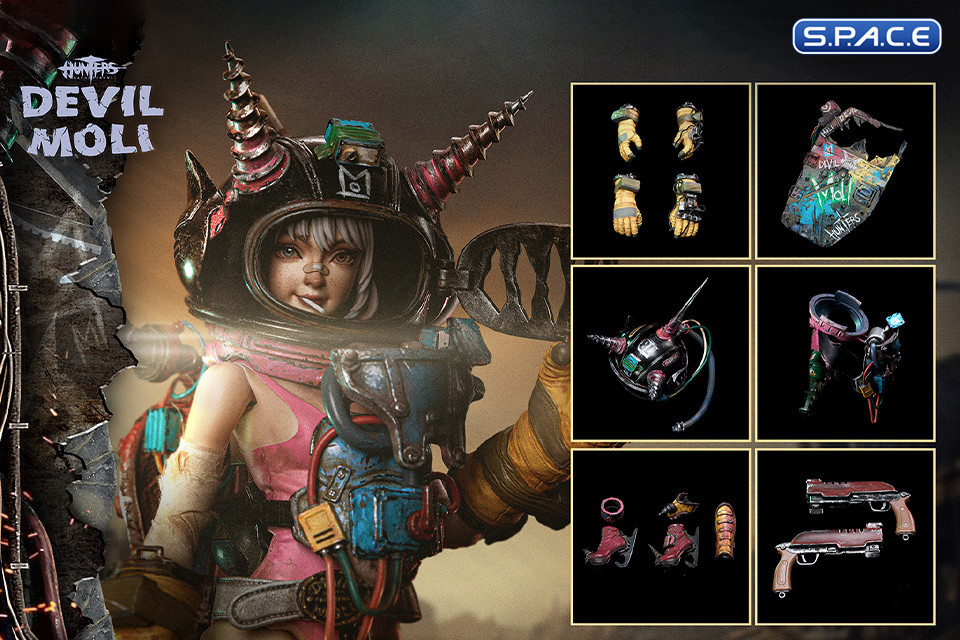
Task: Select the yellow gloves accessory thumbnail
Action: (660, 170)
